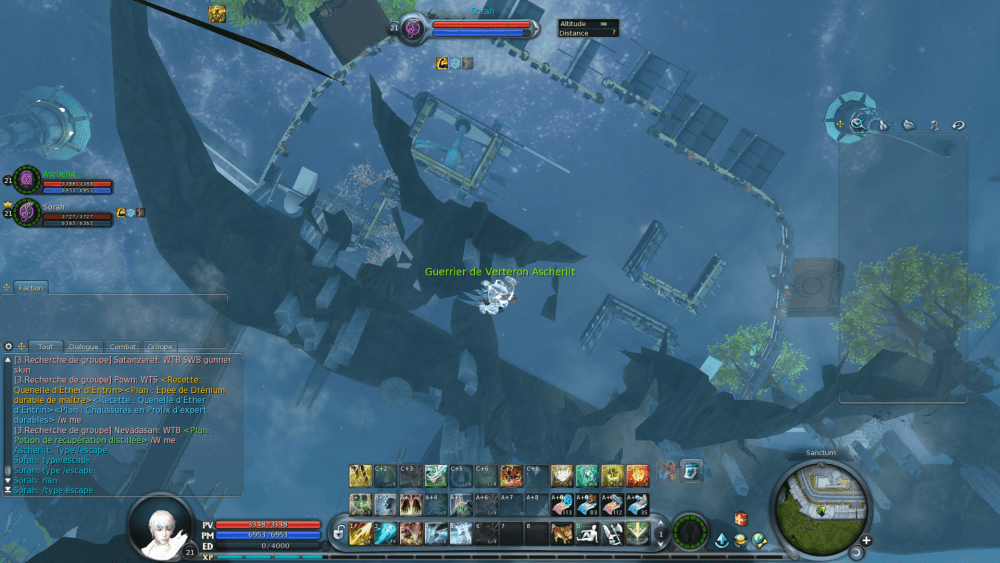Click the quest tracker checkmark tab icon
1000x563 pixels.
pos(858,125)
